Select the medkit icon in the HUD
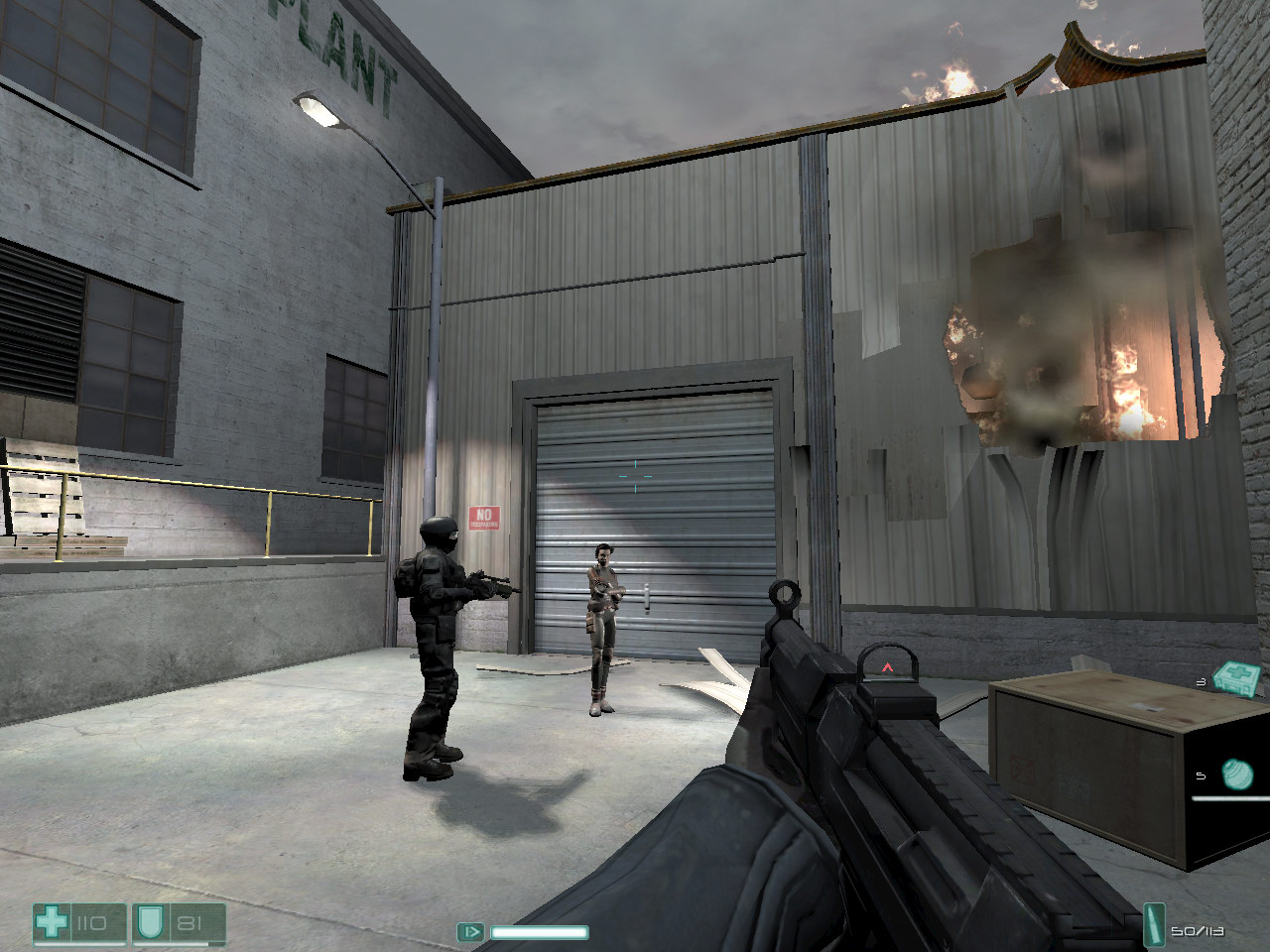Image resolution: width=1270 pixels, height=952 pixels. click(1237, 679)
